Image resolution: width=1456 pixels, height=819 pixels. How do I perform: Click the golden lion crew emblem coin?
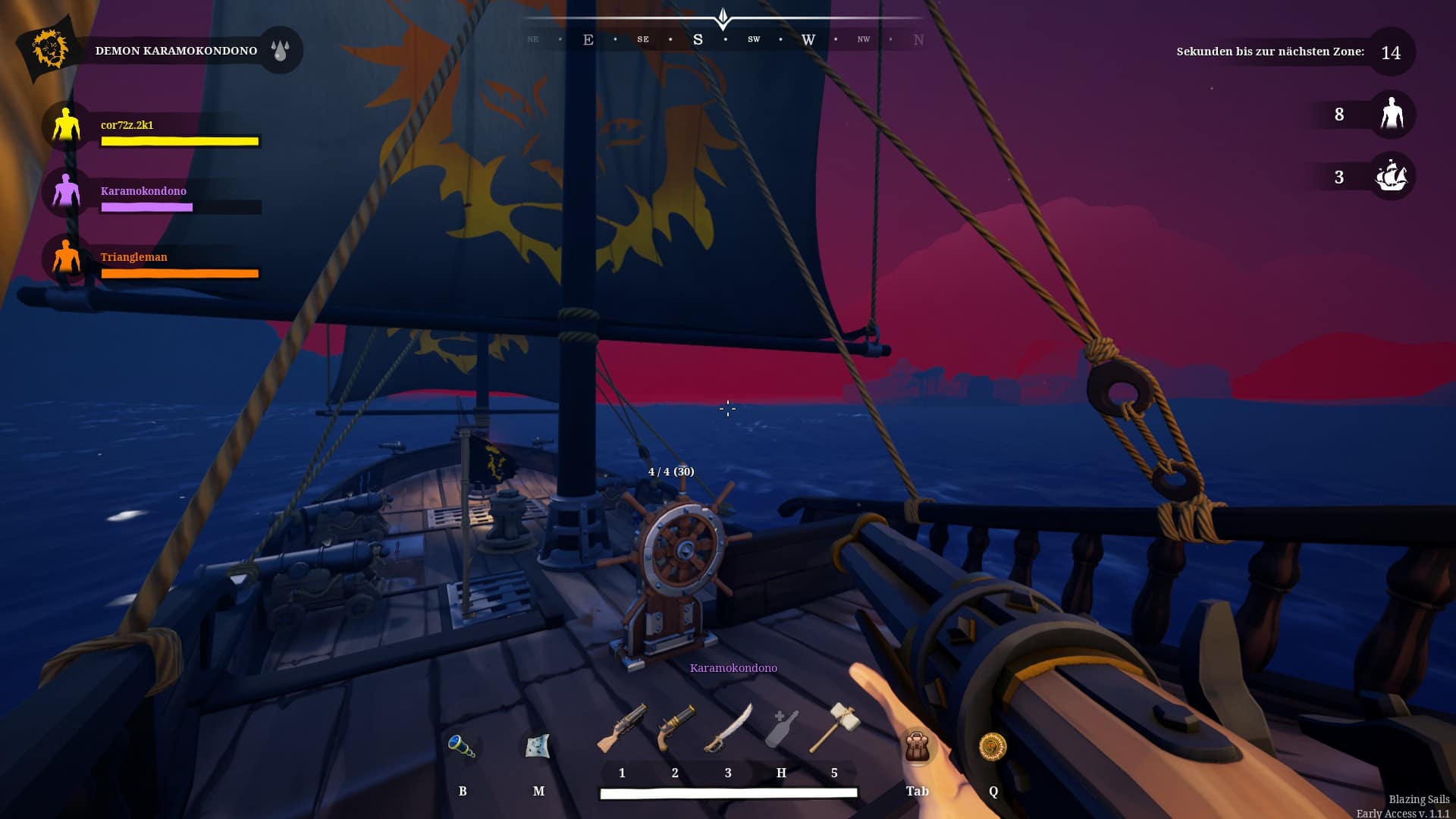(x=993, y=747)
